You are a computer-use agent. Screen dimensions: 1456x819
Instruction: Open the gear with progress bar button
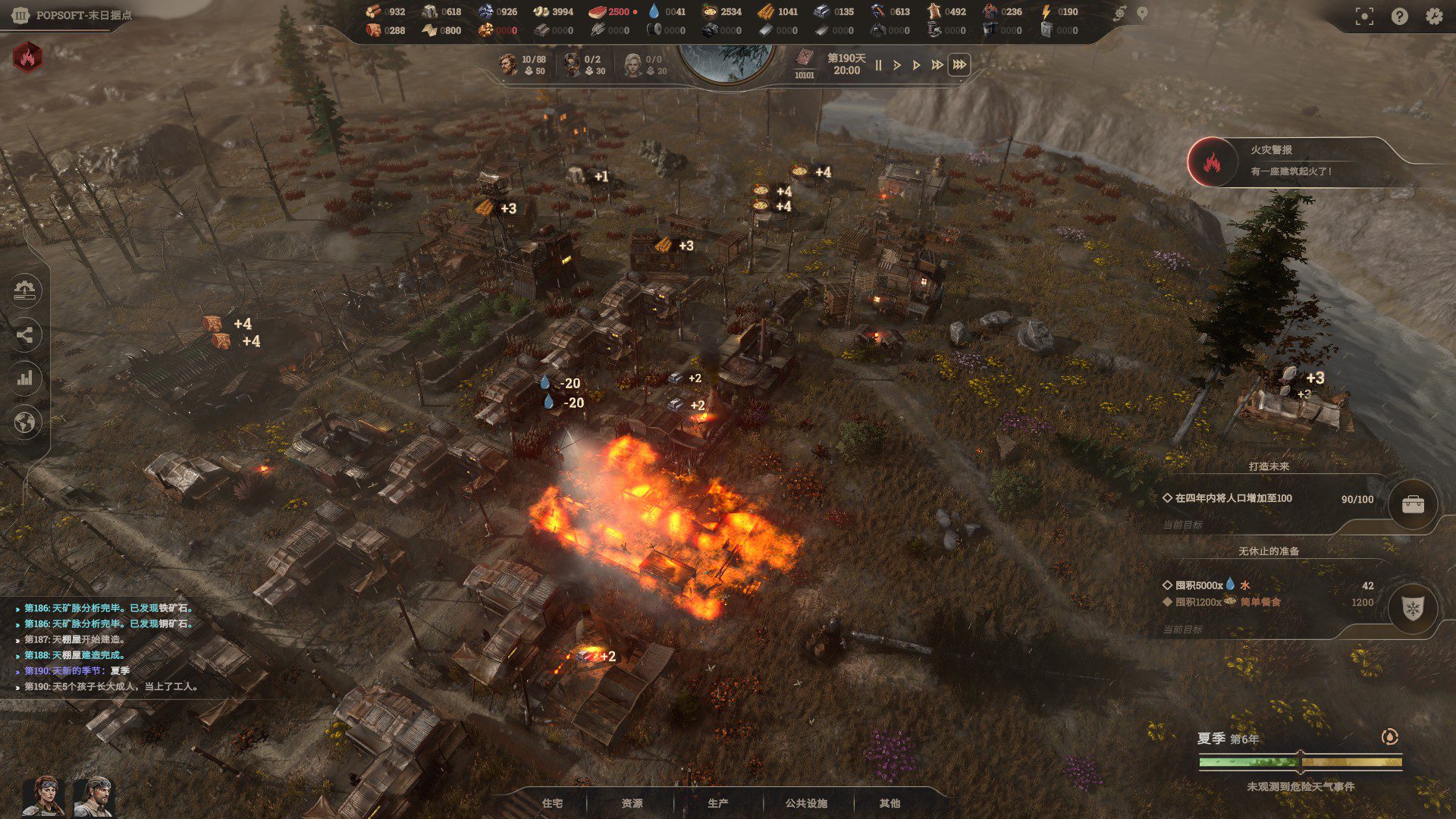(25, 290)
